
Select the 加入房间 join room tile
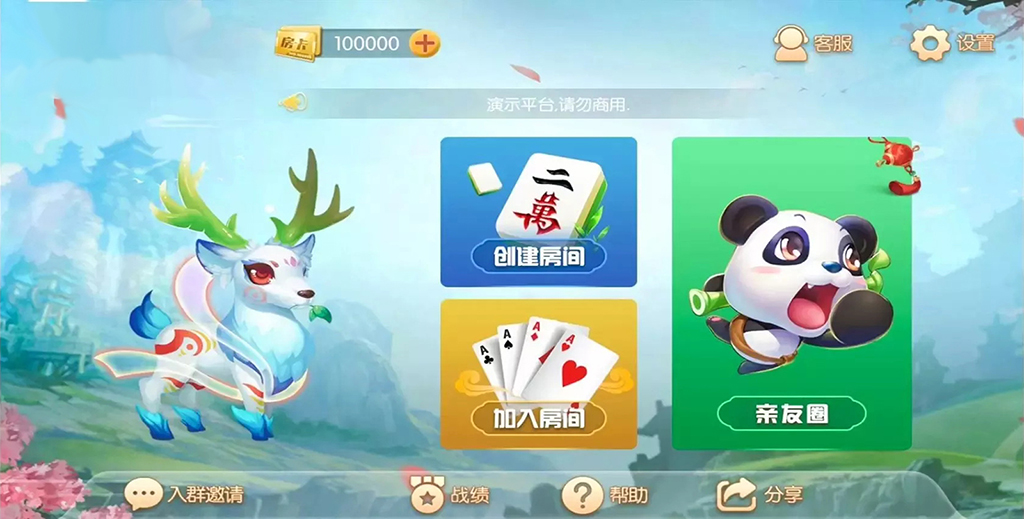(538, 374)
